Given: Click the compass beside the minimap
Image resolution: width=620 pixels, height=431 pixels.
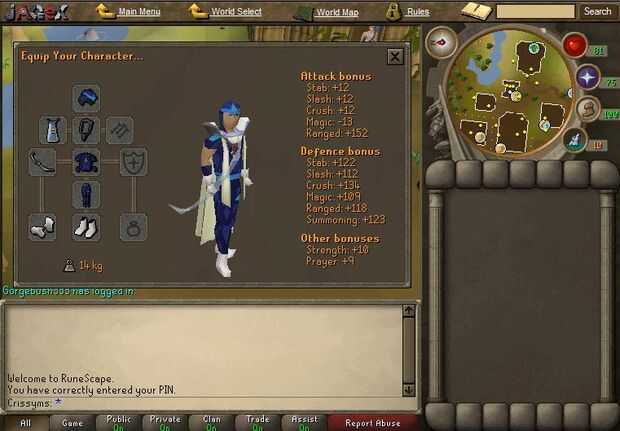Looking at the screenshot, I should [x=441, y=43].
